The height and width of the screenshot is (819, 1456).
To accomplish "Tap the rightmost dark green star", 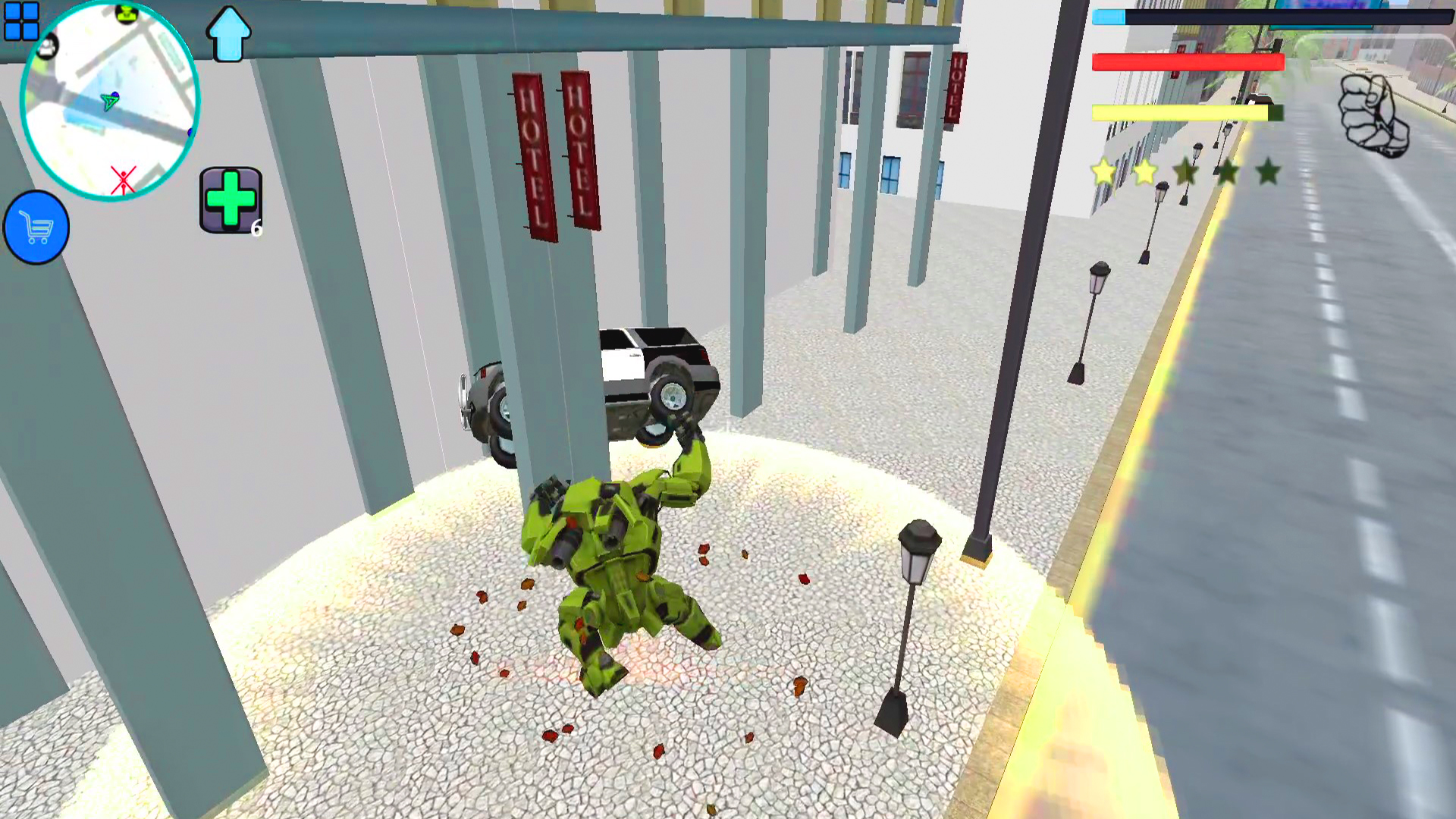I will point(1269,171).
